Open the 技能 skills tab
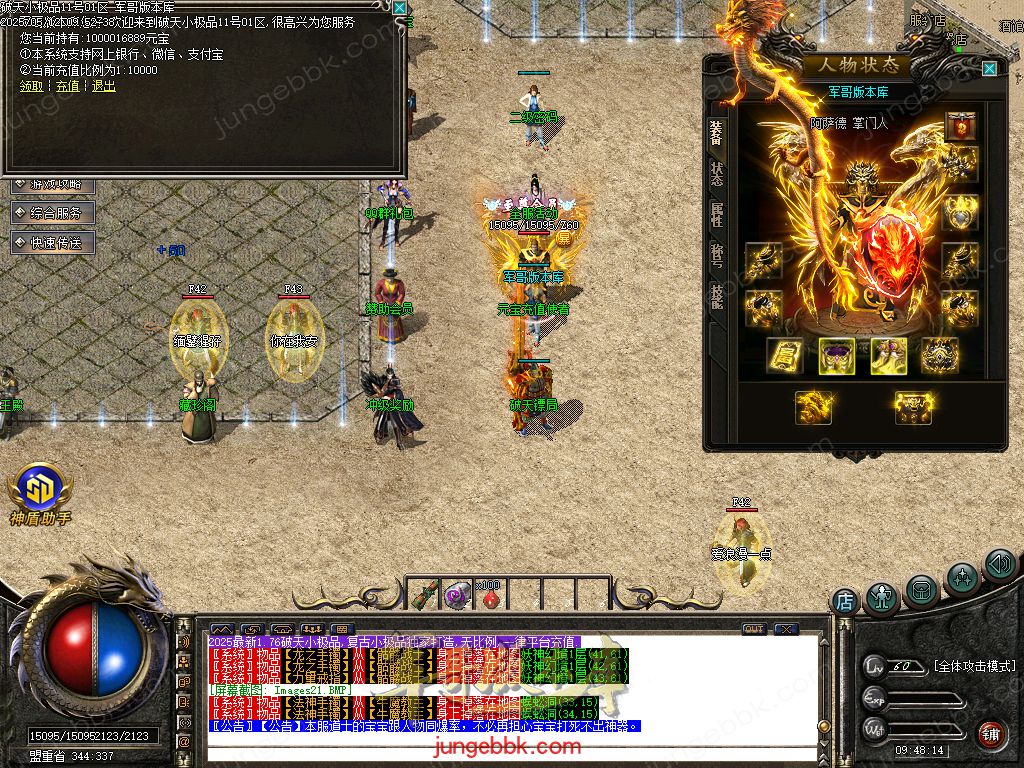Image resolution: width=1024 pixels, height=768 pixels. coord(717,296)
